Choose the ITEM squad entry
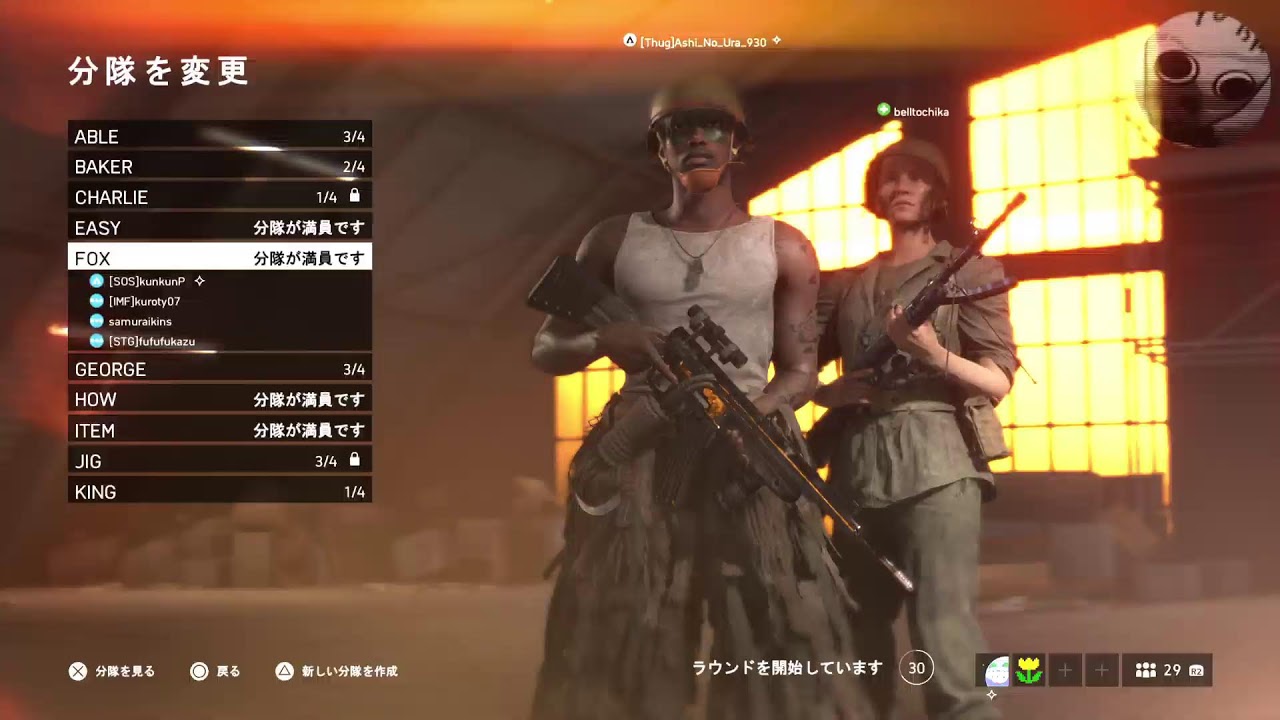This screenshot has height=720, width=1280. [x=219, y=430]
